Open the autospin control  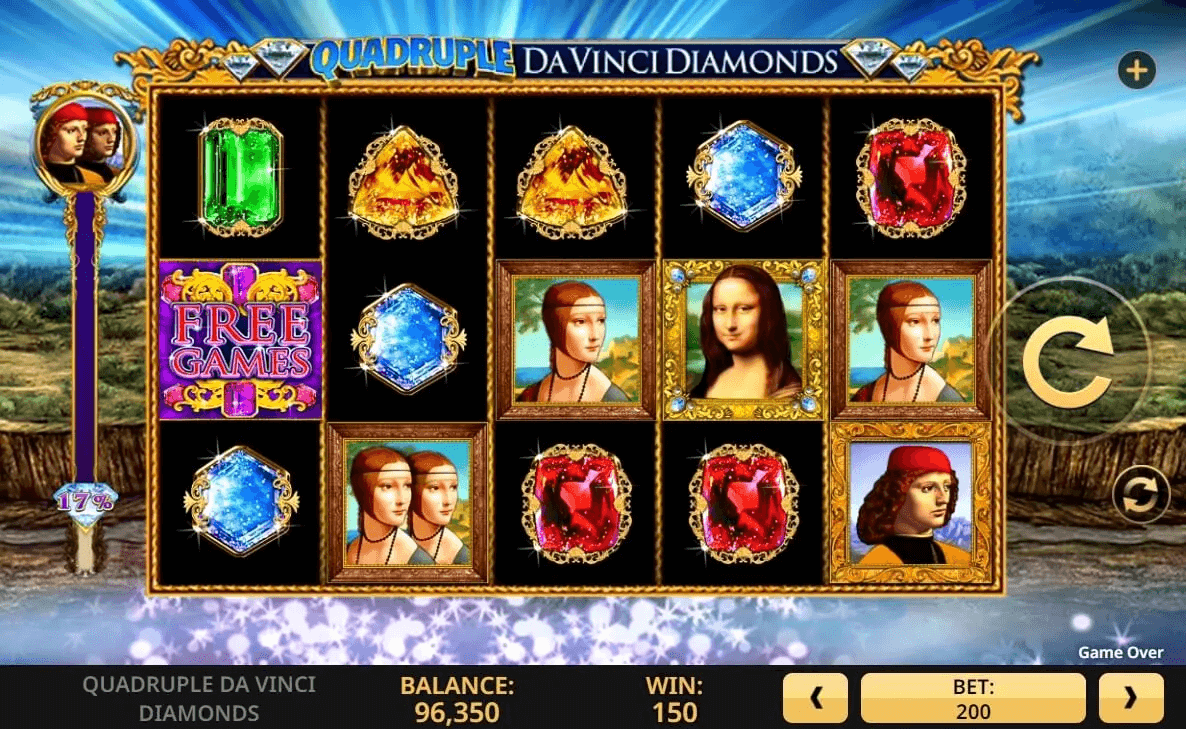point(1141,494)
